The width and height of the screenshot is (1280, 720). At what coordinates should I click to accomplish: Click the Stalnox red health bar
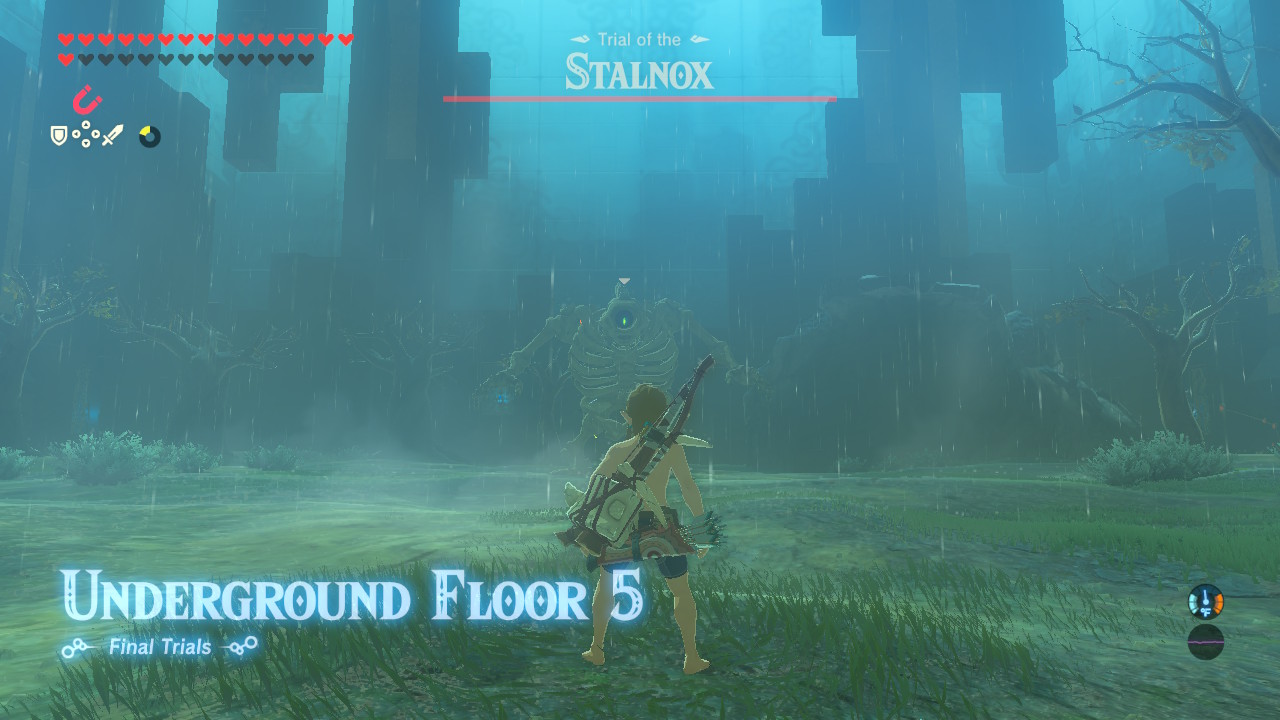coord(638,99)
